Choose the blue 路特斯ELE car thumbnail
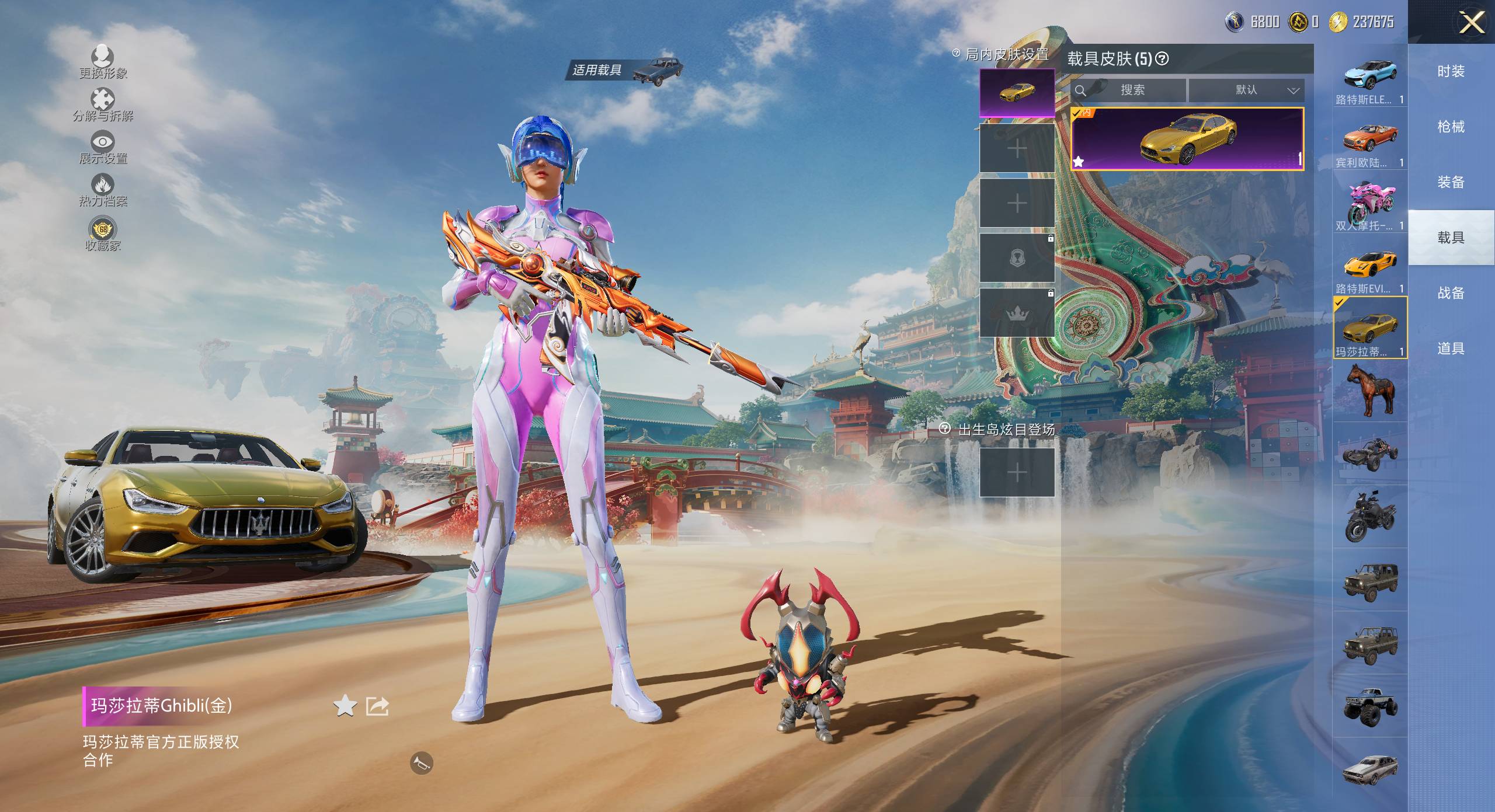The image size is (1495, 812). tap(1369, 76)
